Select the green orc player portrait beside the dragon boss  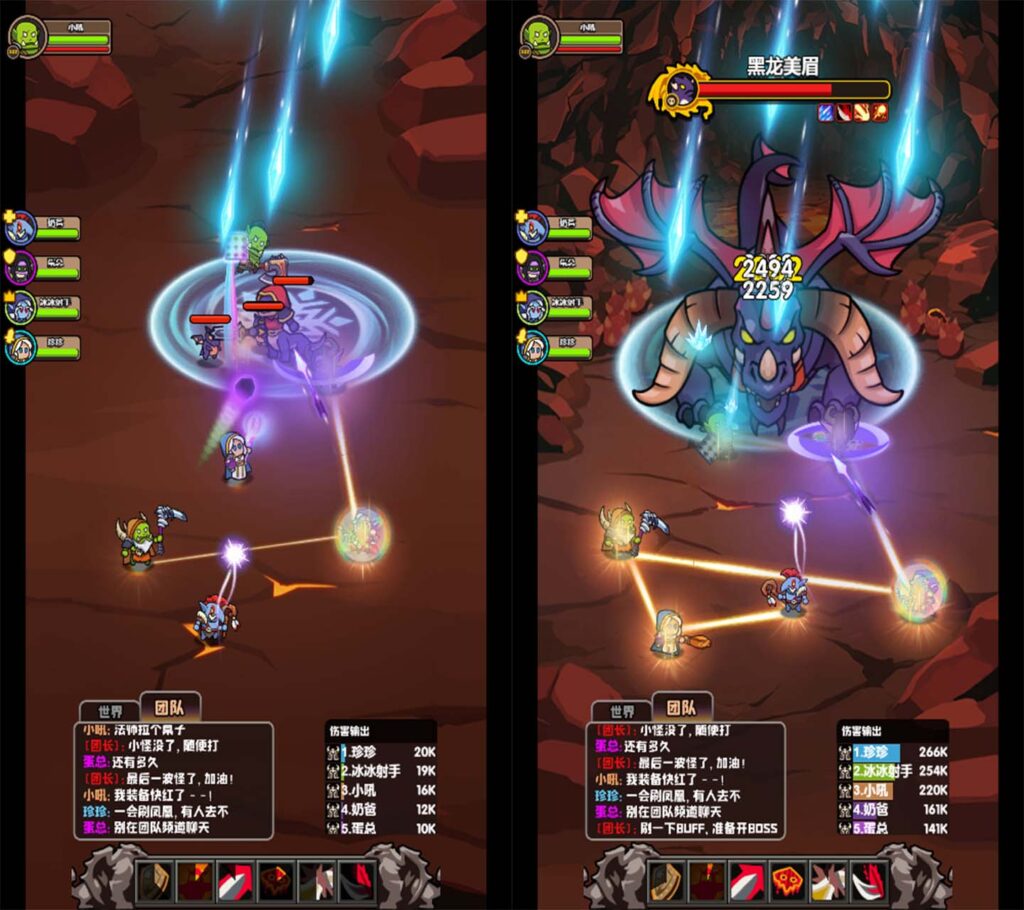(540, 36)
